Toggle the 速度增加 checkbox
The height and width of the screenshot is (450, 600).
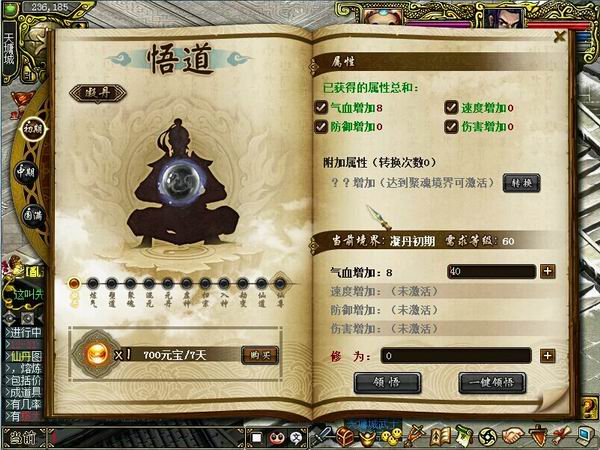point(451,108)
